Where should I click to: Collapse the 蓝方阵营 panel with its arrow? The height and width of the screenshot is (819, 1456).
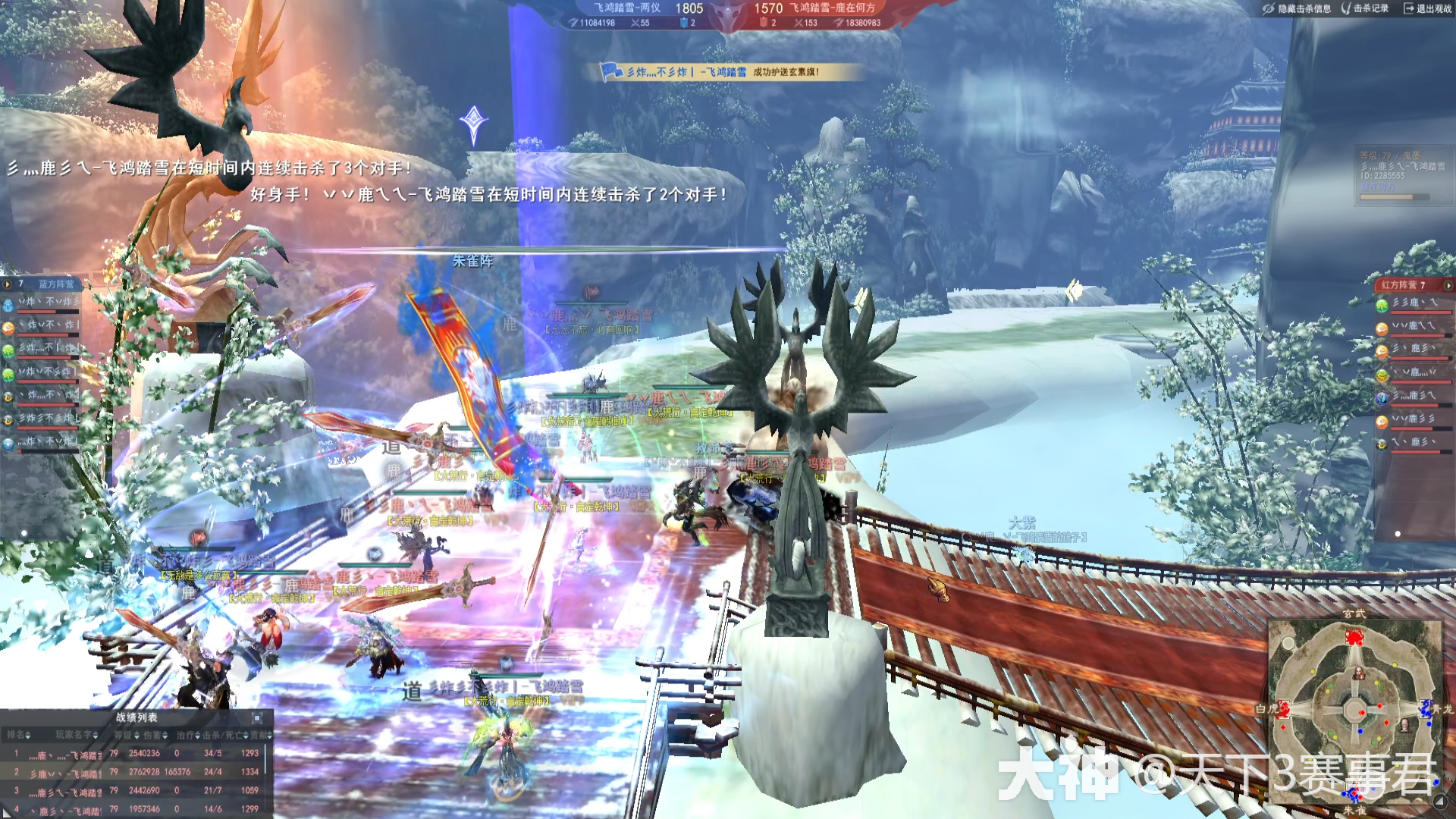click(8, 284)
